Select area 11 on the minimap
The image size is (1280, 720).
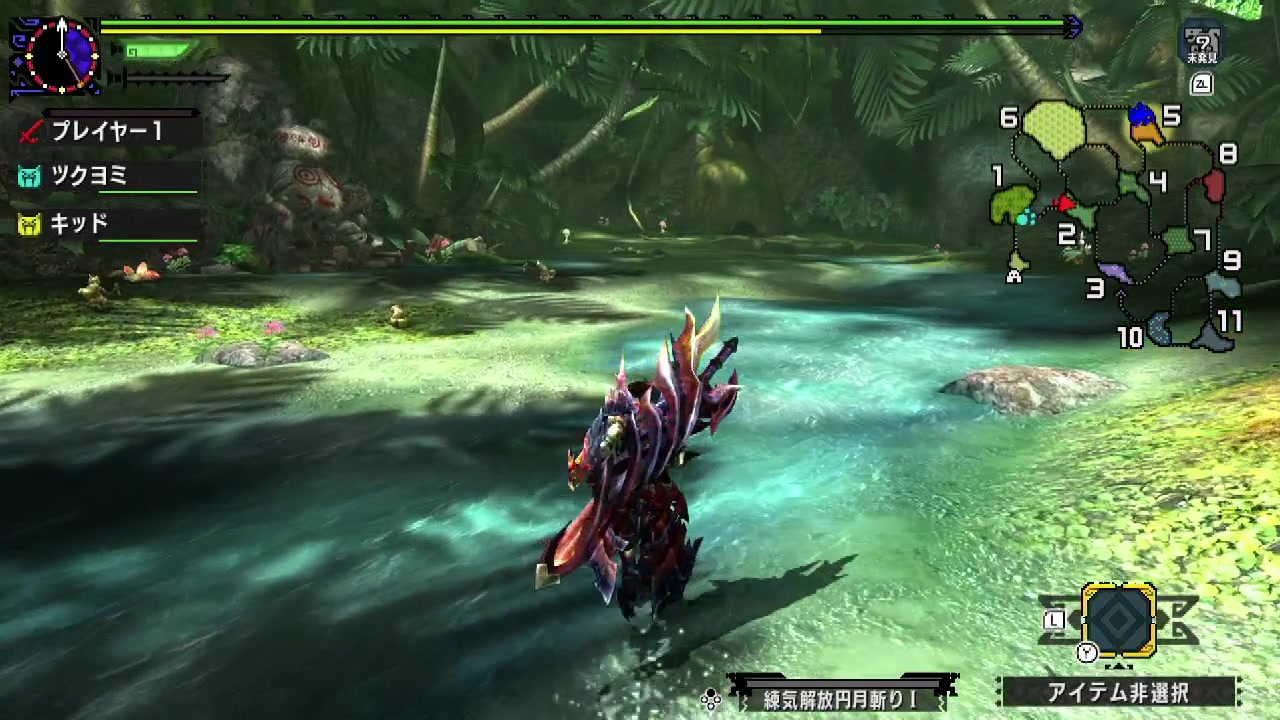click(1212, 338)
